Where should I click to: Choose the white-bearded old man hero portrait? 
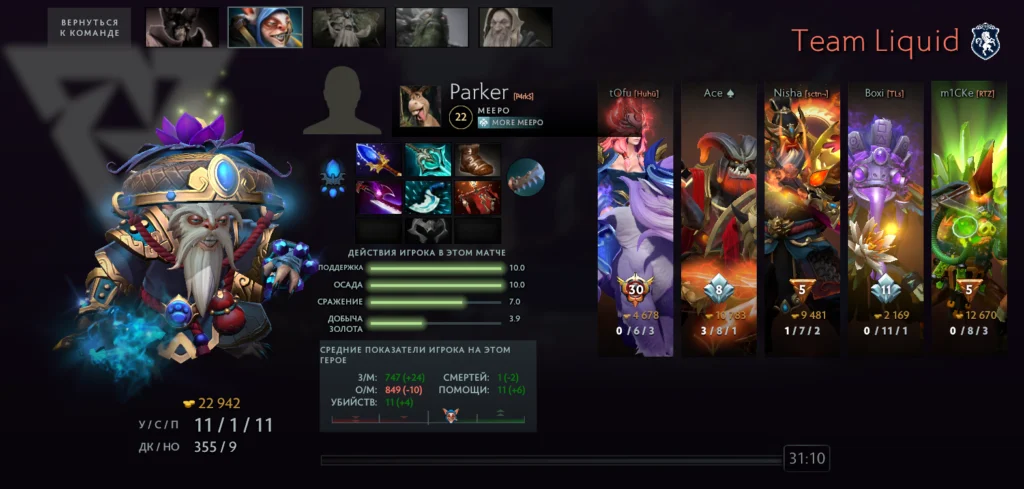pyautogui.click(x=516, y=27)
